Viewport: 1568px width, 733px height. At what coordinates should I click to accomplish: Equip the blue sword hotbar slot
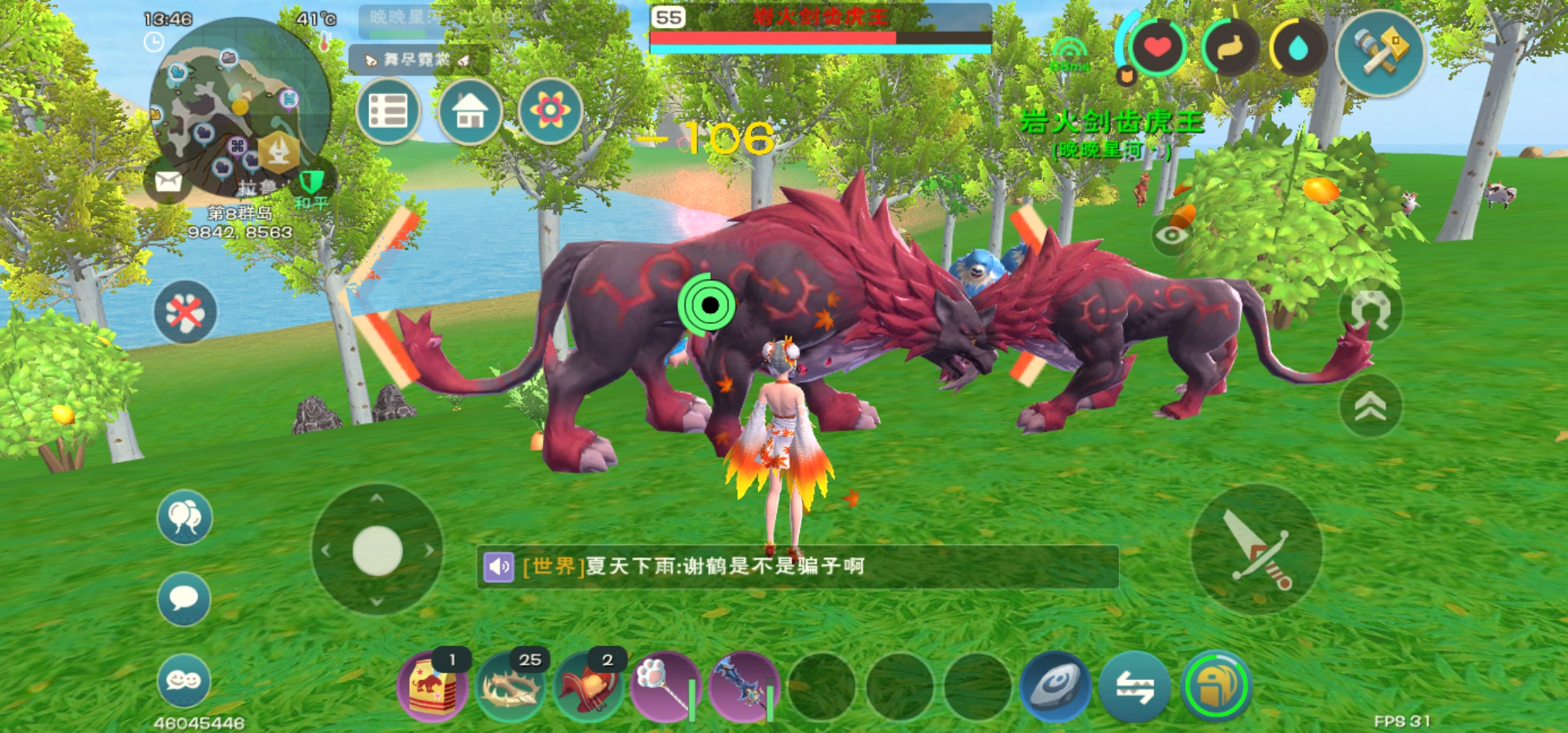tap(743, 687)
